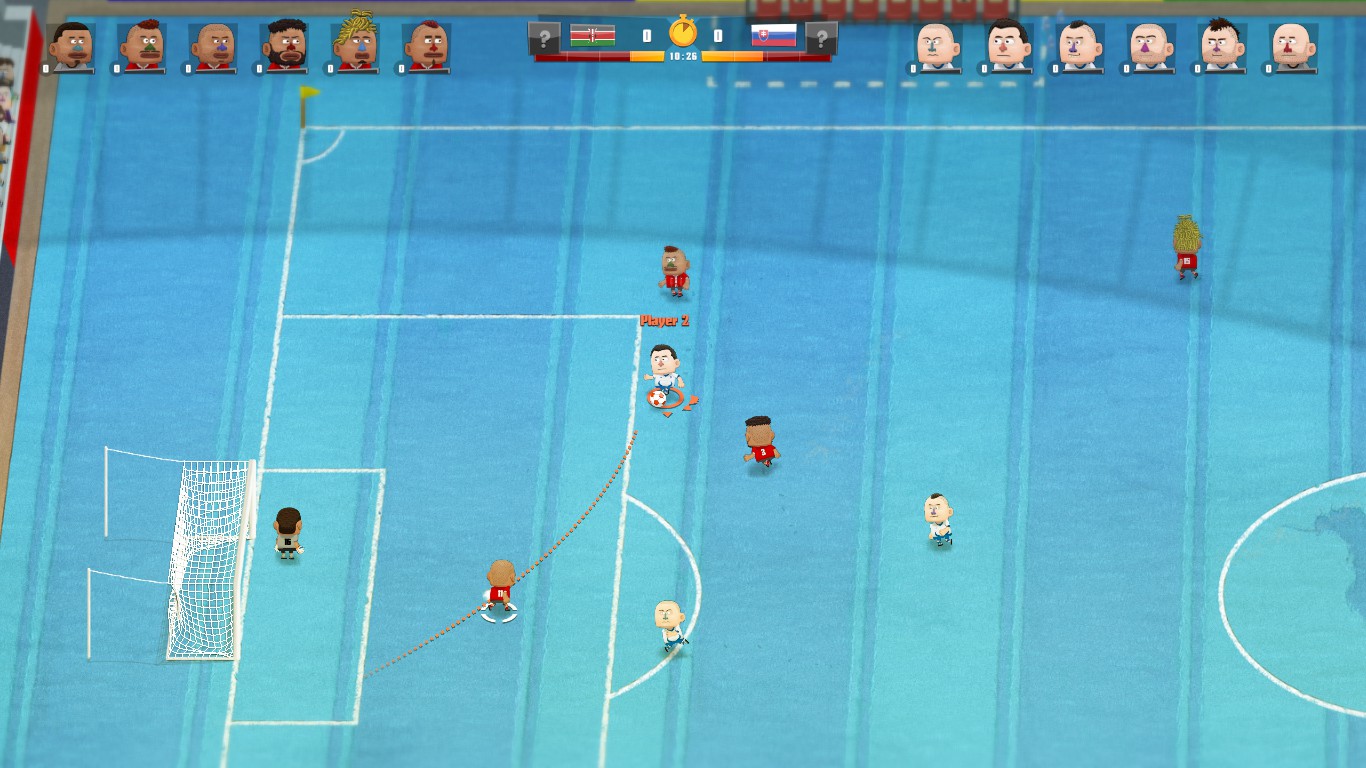The image size is (1366, 768).
Task: Select the bald red-nosed Slovak goalkeeper portrait
Action: click(x=1293, y=46)
